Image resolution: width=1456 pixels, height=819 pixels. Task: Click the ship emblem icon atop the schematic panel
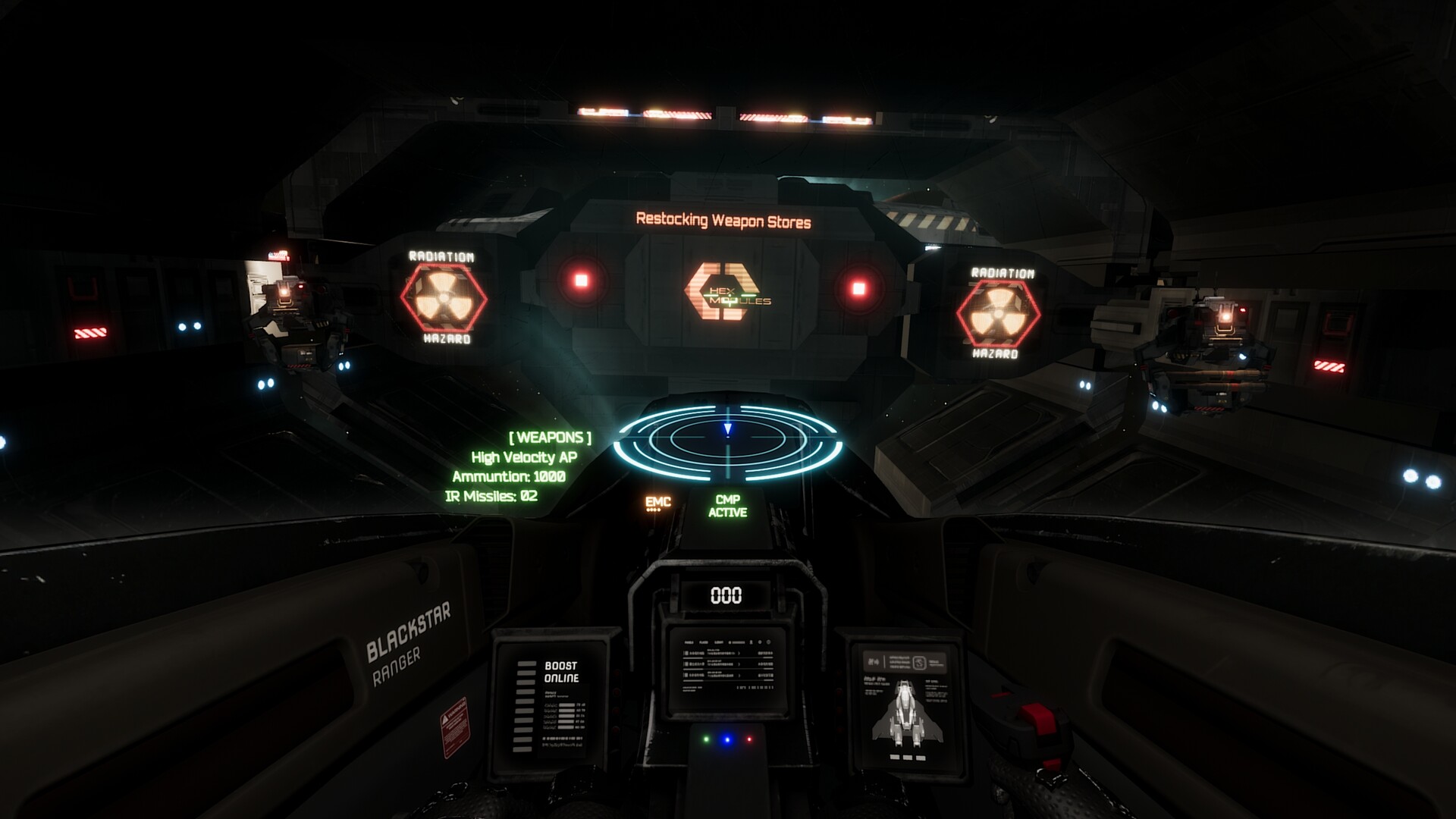(x=919, y=663)
